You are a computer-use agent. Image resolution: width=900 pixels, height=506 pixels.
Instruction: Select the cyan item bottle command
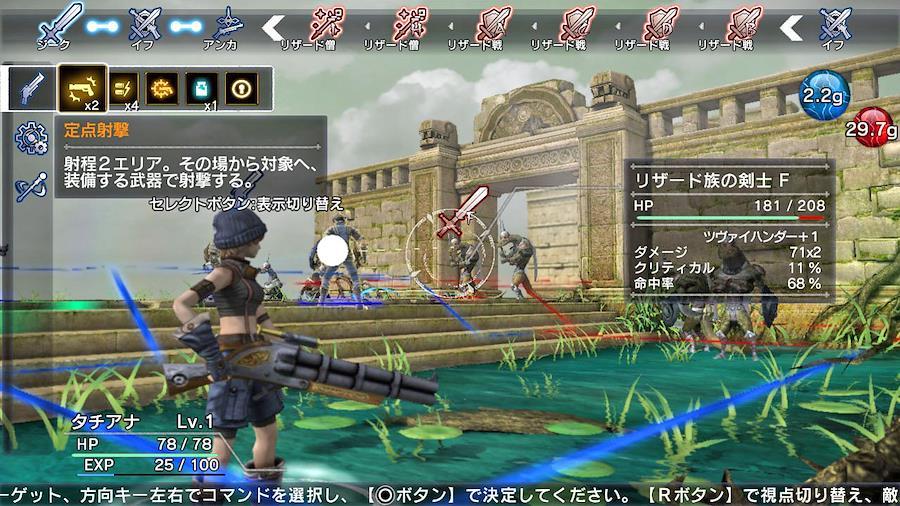[x=201, y=88]
